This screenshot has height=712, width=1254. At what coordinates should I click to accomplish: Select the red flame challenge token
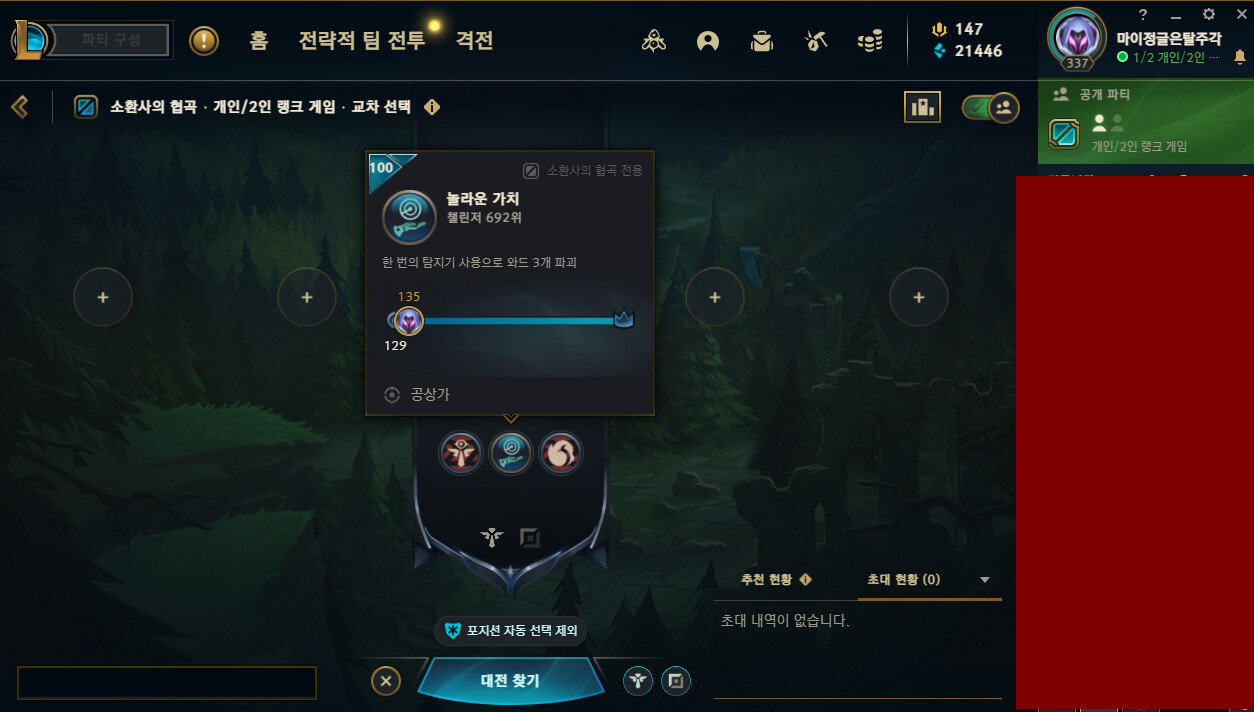560,453
